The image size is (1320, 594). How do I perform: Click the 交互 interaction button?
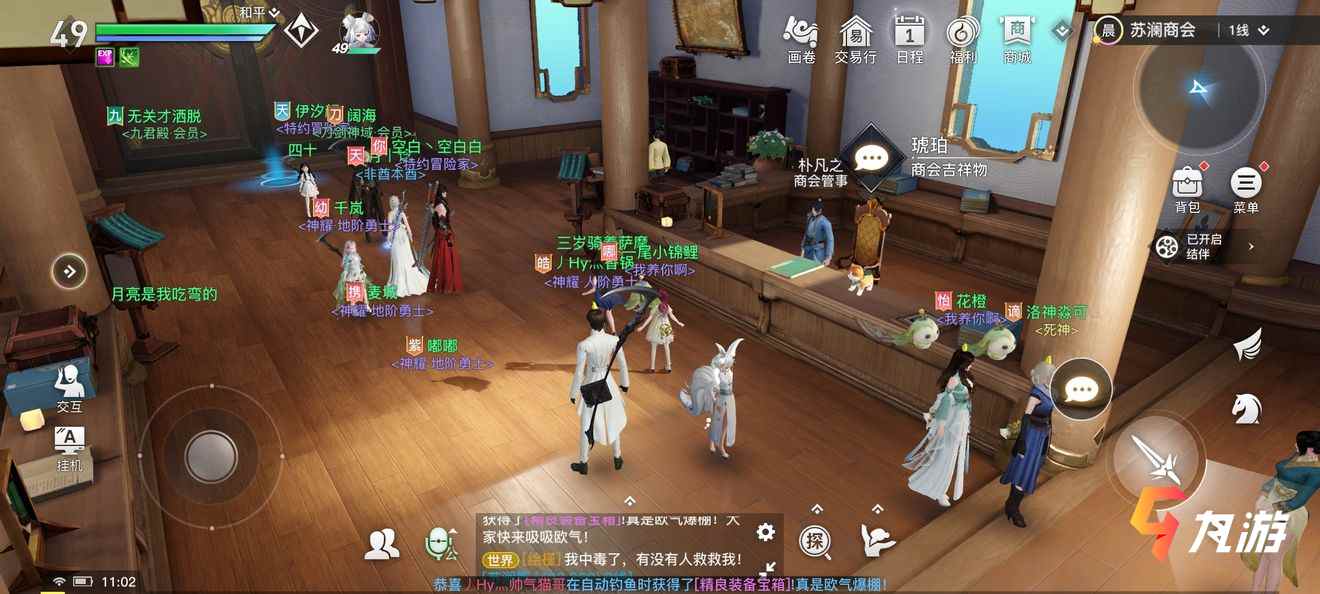coord(69,387)
